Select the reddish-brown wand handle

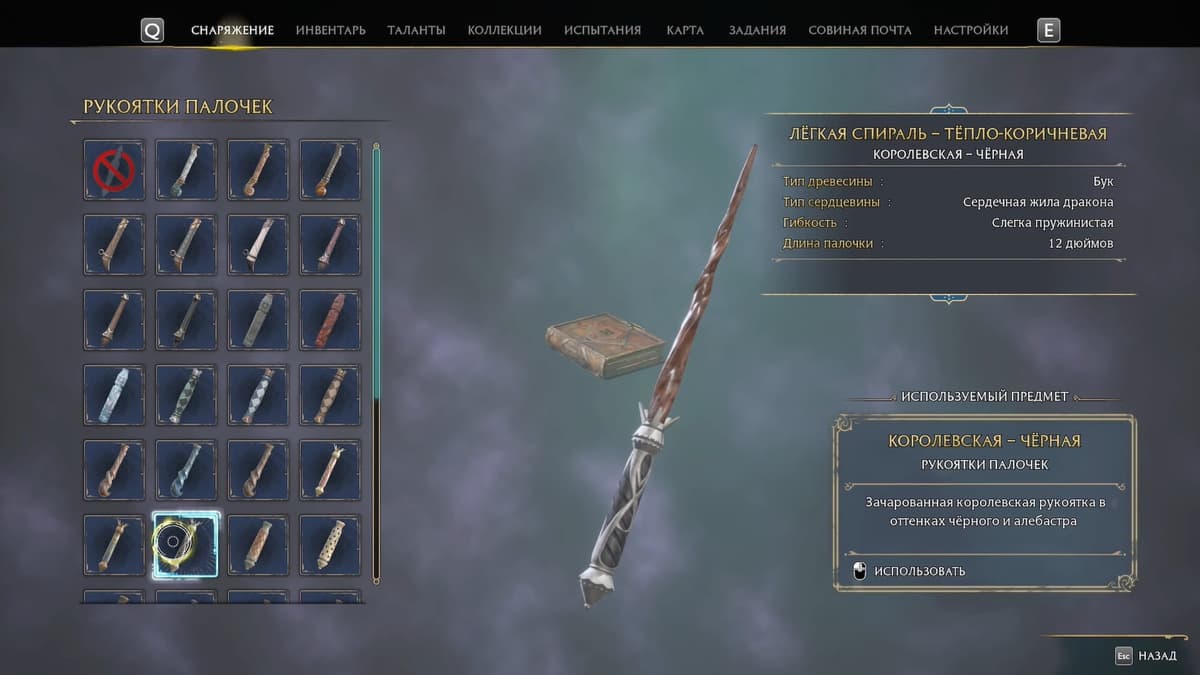tap(330, 320)
